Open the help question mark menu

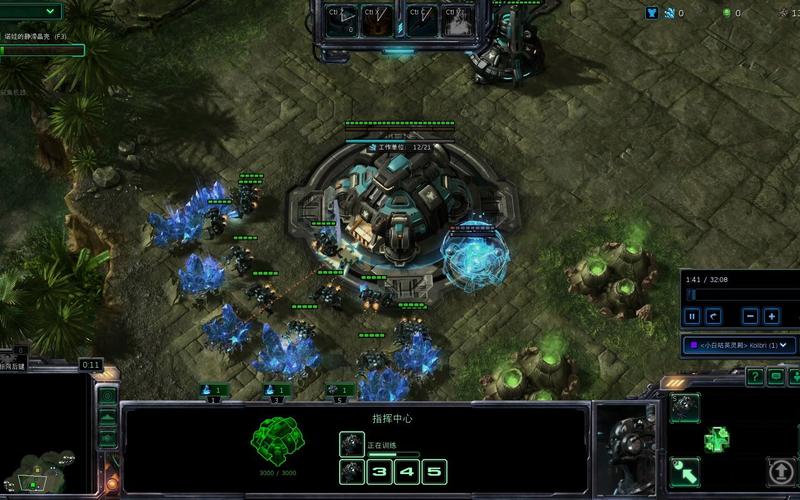tap(754, 376)
